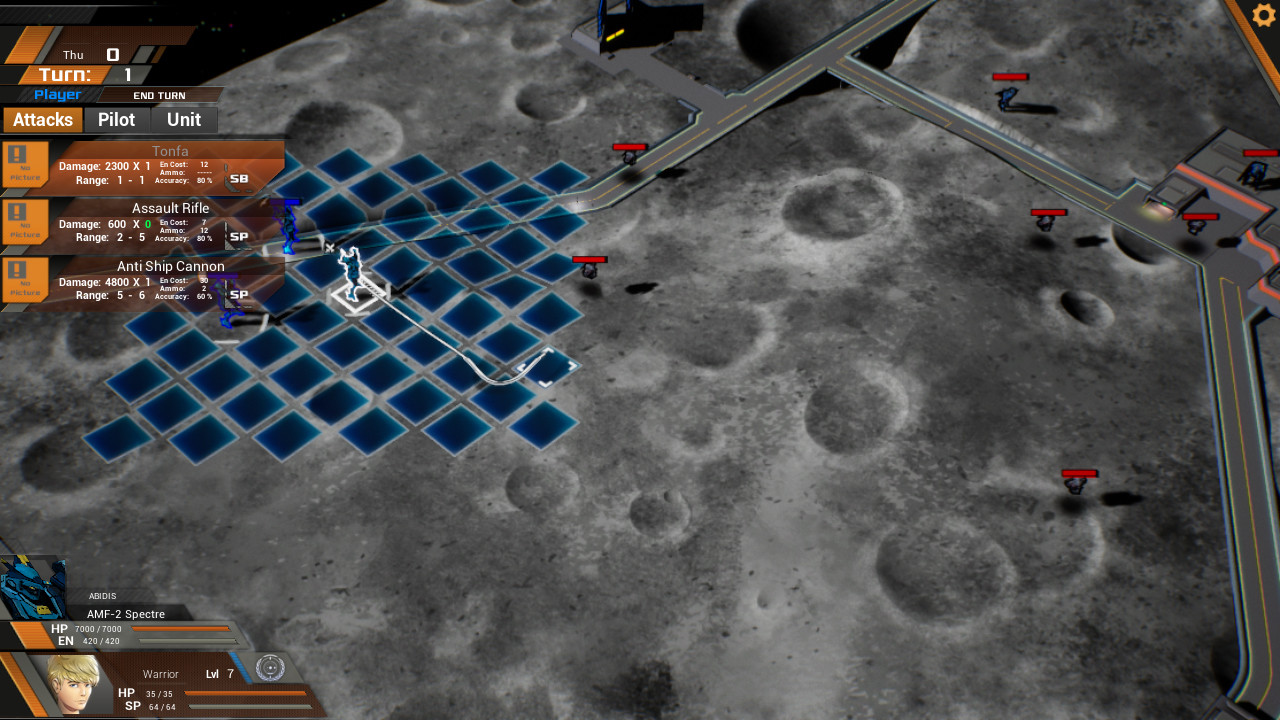Click the SP indicator on the Anti Ship Cannon
The image size is (1280, 720).
238,294
